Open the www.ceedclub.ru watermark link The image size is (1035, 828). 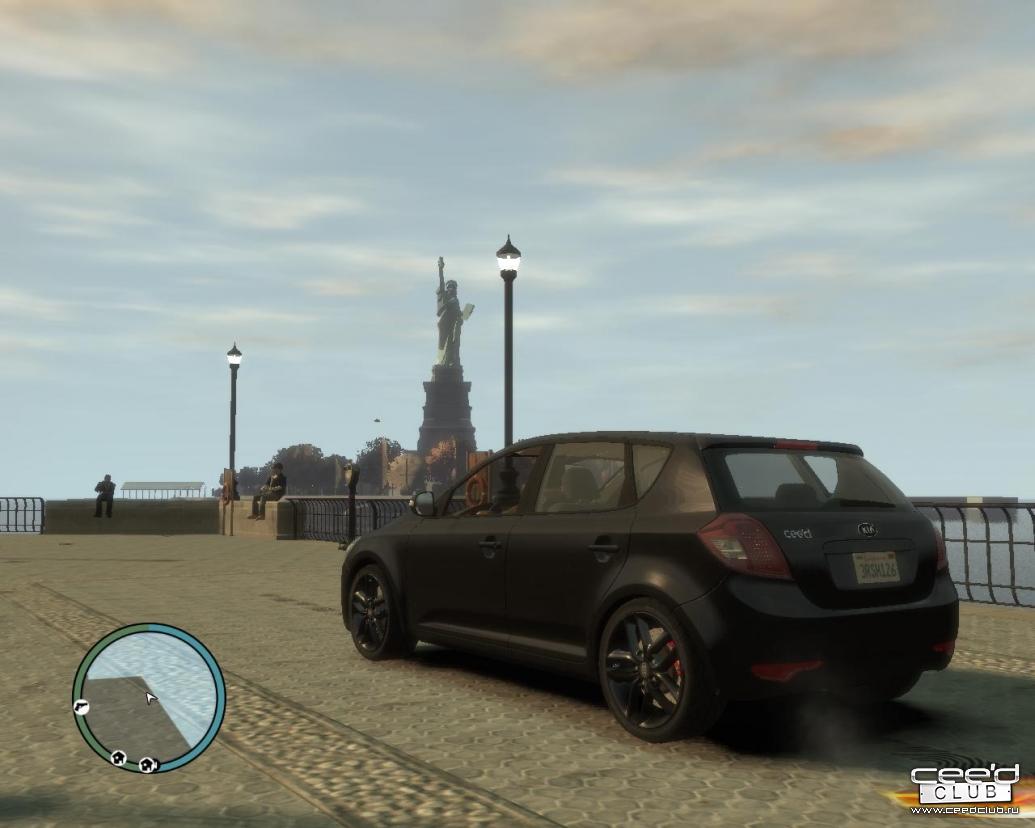(x=963, y=809)
